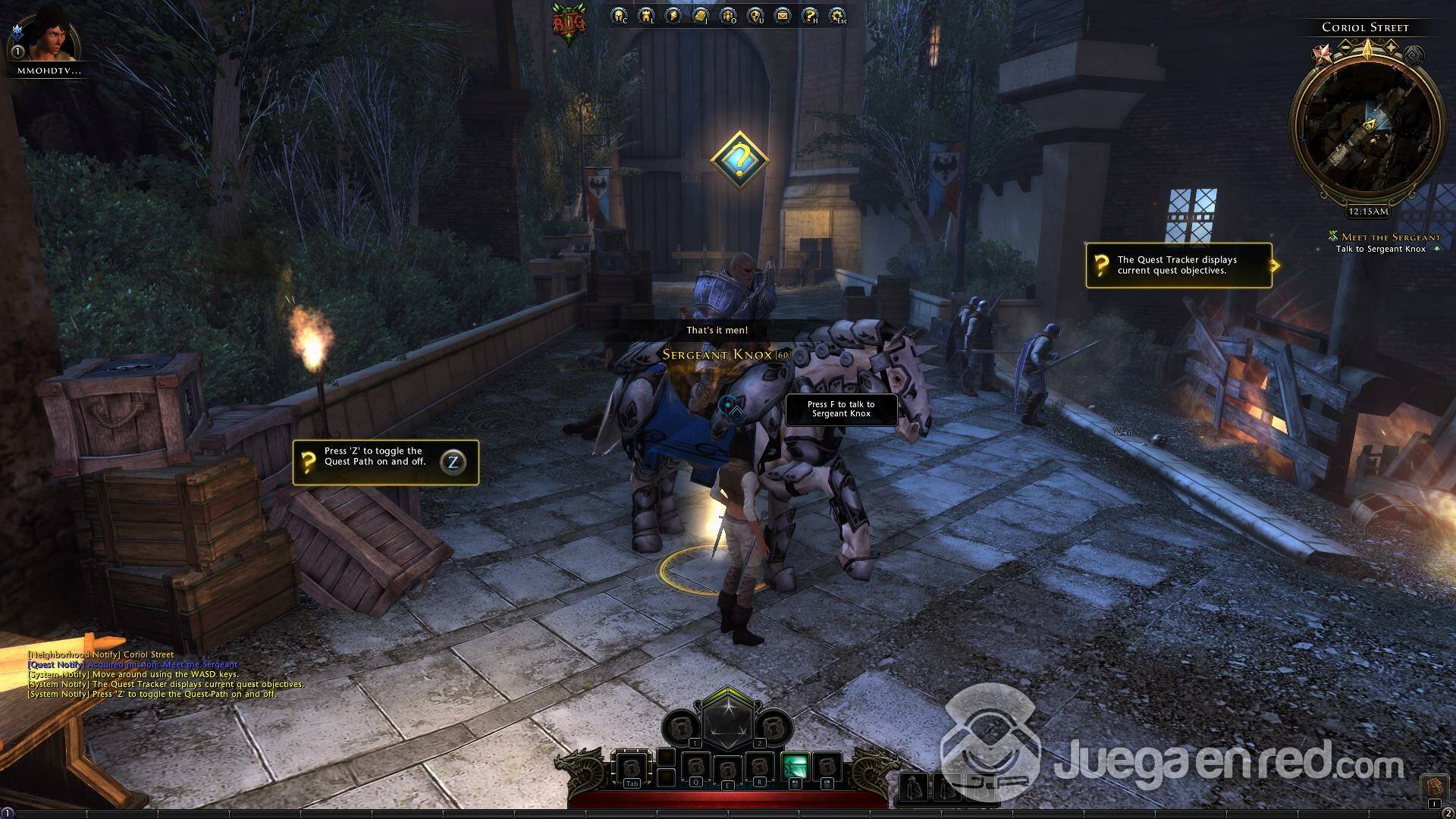Click the red BUG report badge
1456x819 pixels.
[x=569, y=23]
